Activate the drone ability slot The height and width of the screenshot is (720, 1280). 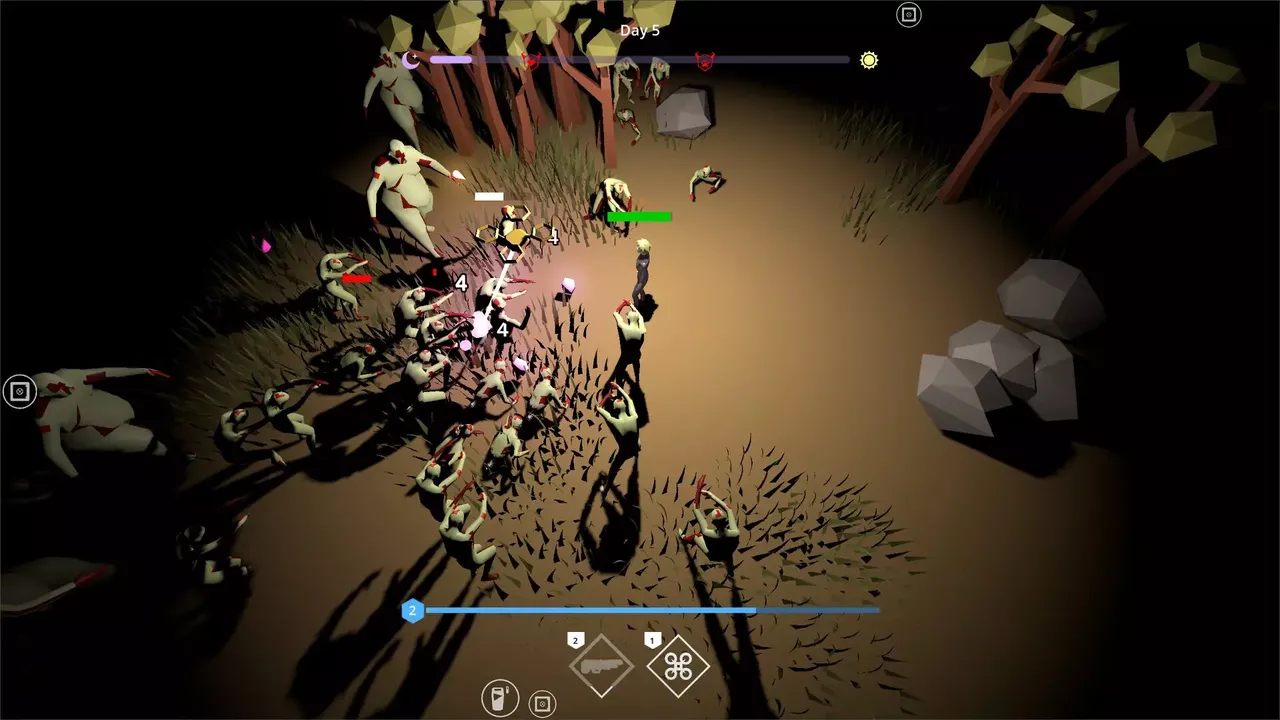pyautogui.click(x=678, y=666)
